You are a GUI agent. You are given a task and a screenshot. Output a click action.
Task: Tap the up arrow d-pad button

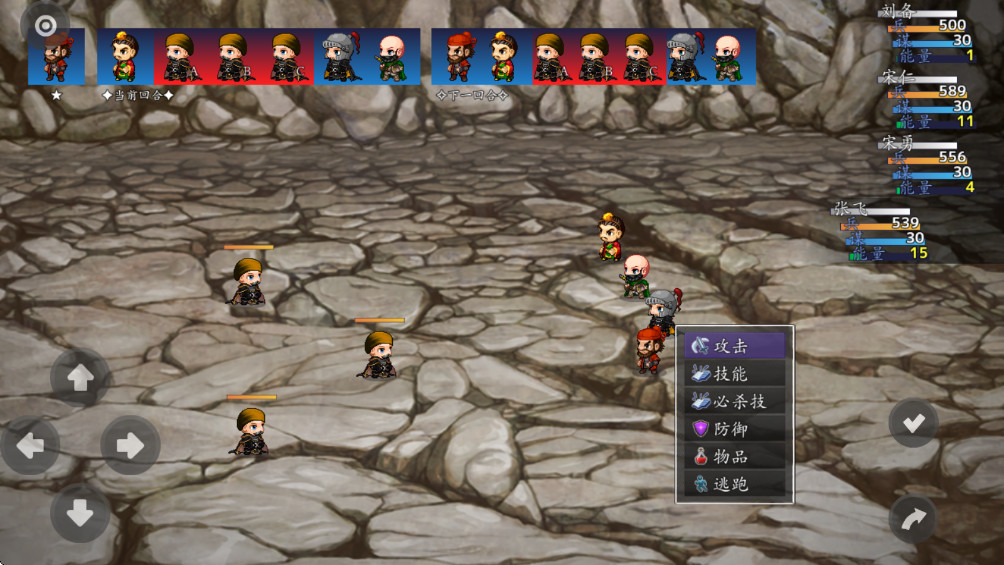80,377
